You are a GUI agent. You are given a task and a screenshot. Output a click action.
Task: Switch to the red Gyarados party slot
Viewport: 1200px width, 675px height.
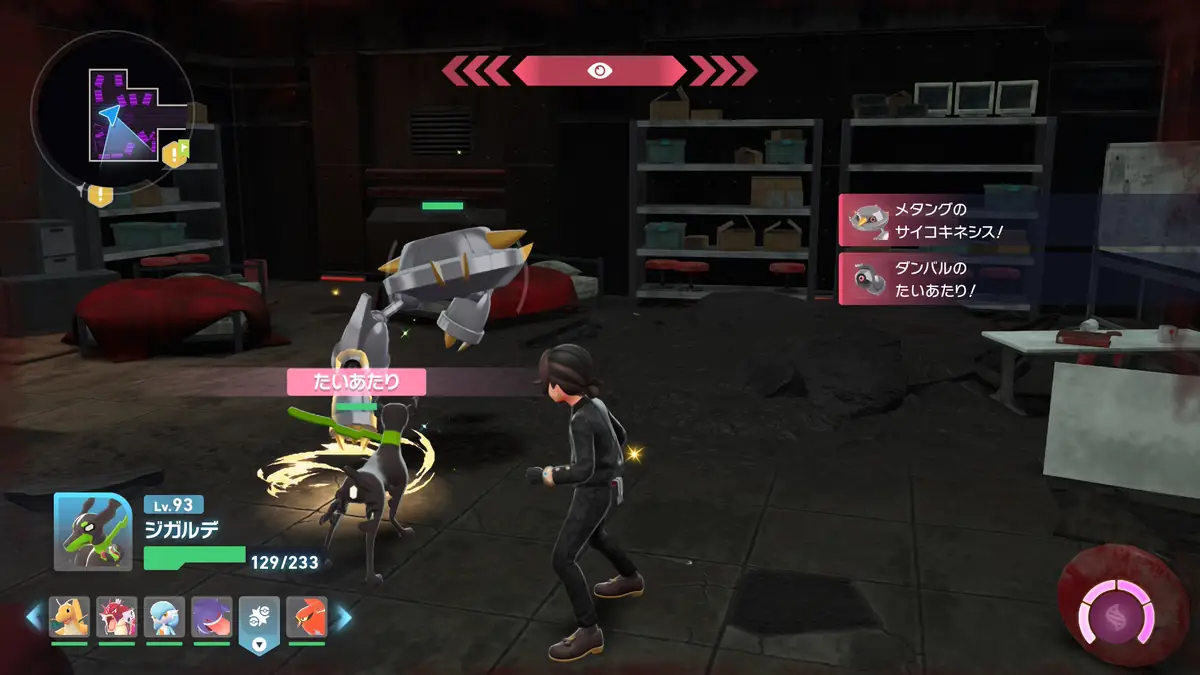[117, 617]
